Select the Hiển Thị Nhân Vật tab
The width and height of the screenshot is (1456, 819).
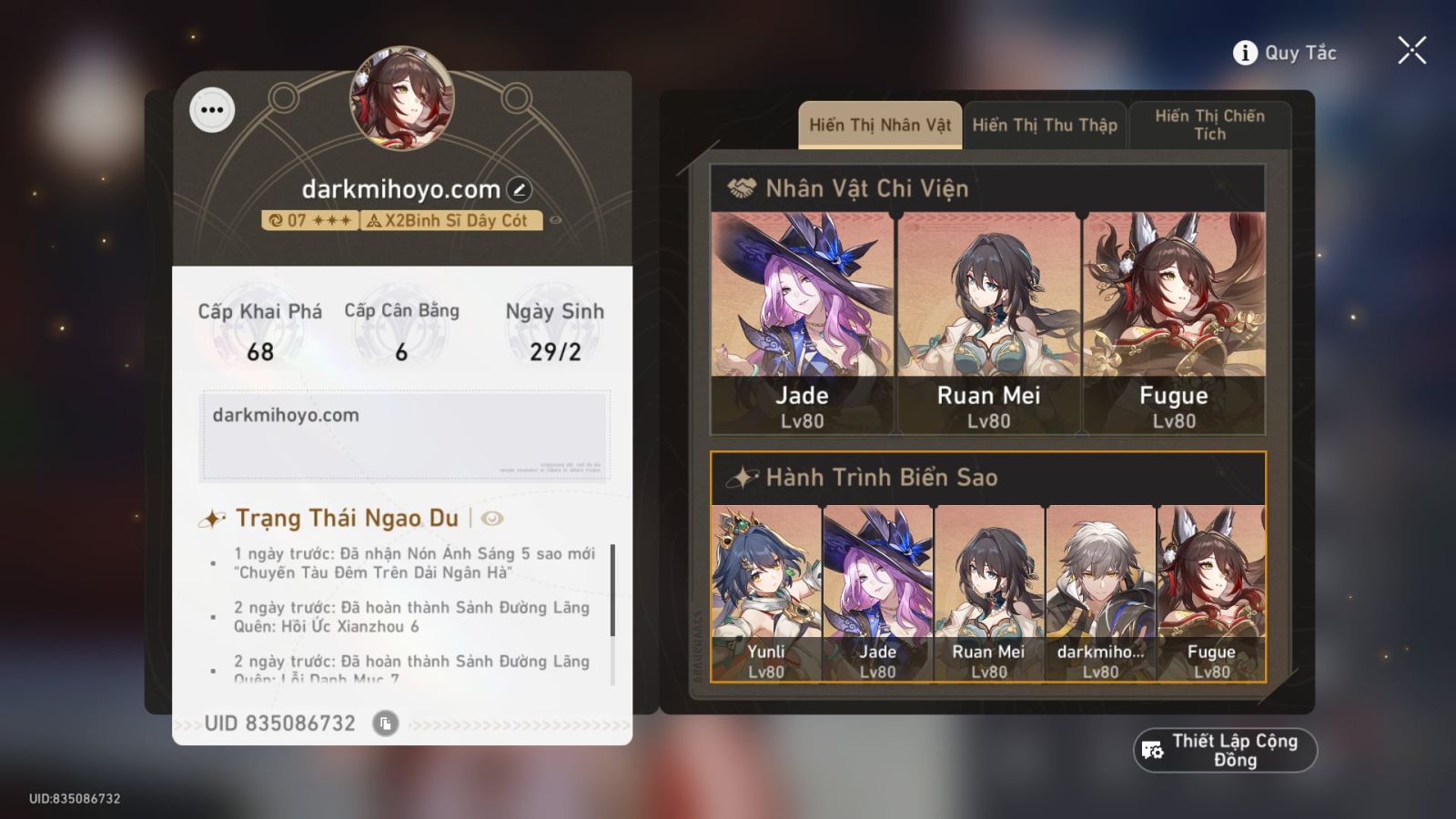tap(878, 125)
